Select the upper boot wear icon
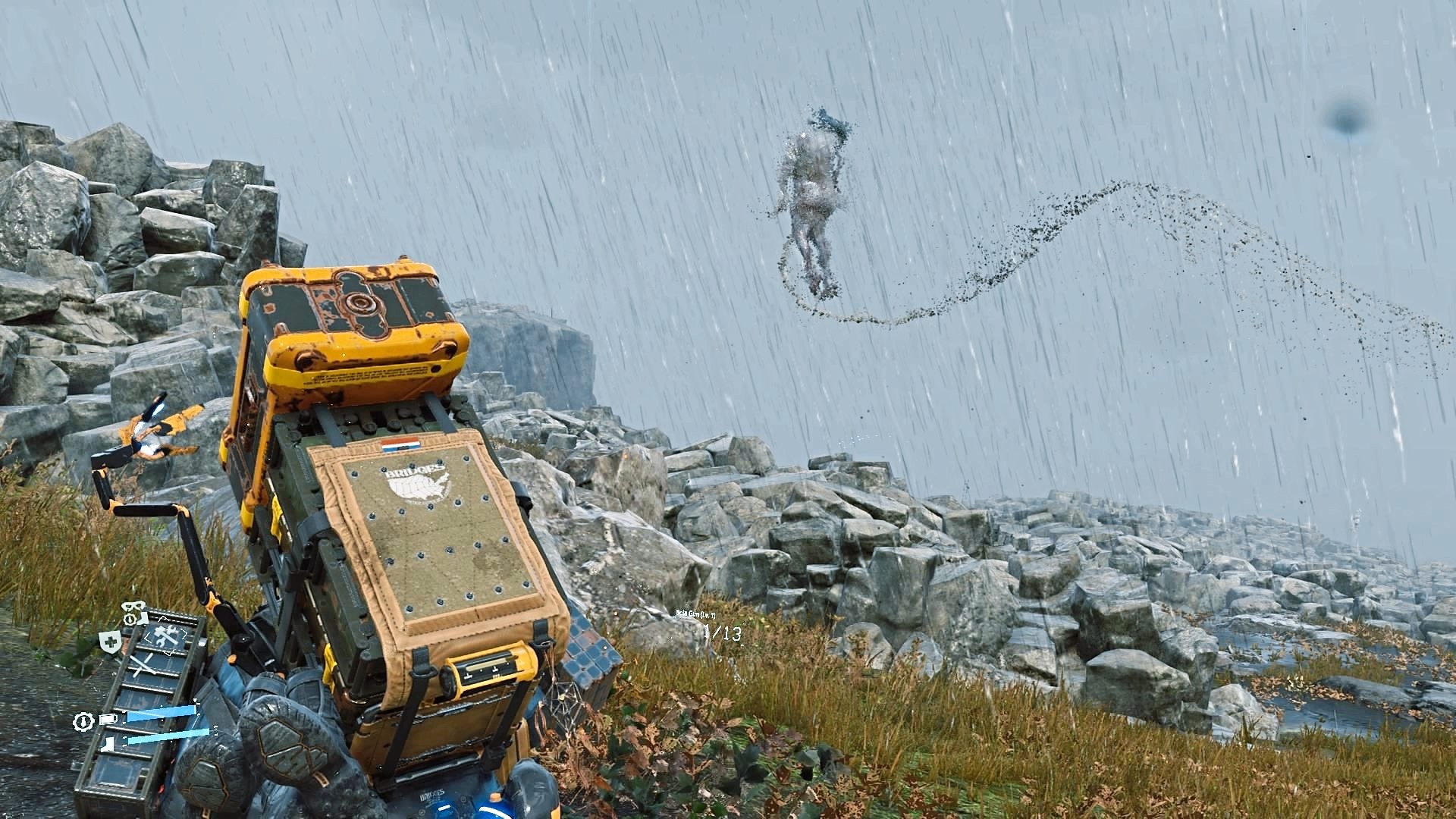Image resolution: width=1456 pixels, height=819 pixels. point(144,619)
